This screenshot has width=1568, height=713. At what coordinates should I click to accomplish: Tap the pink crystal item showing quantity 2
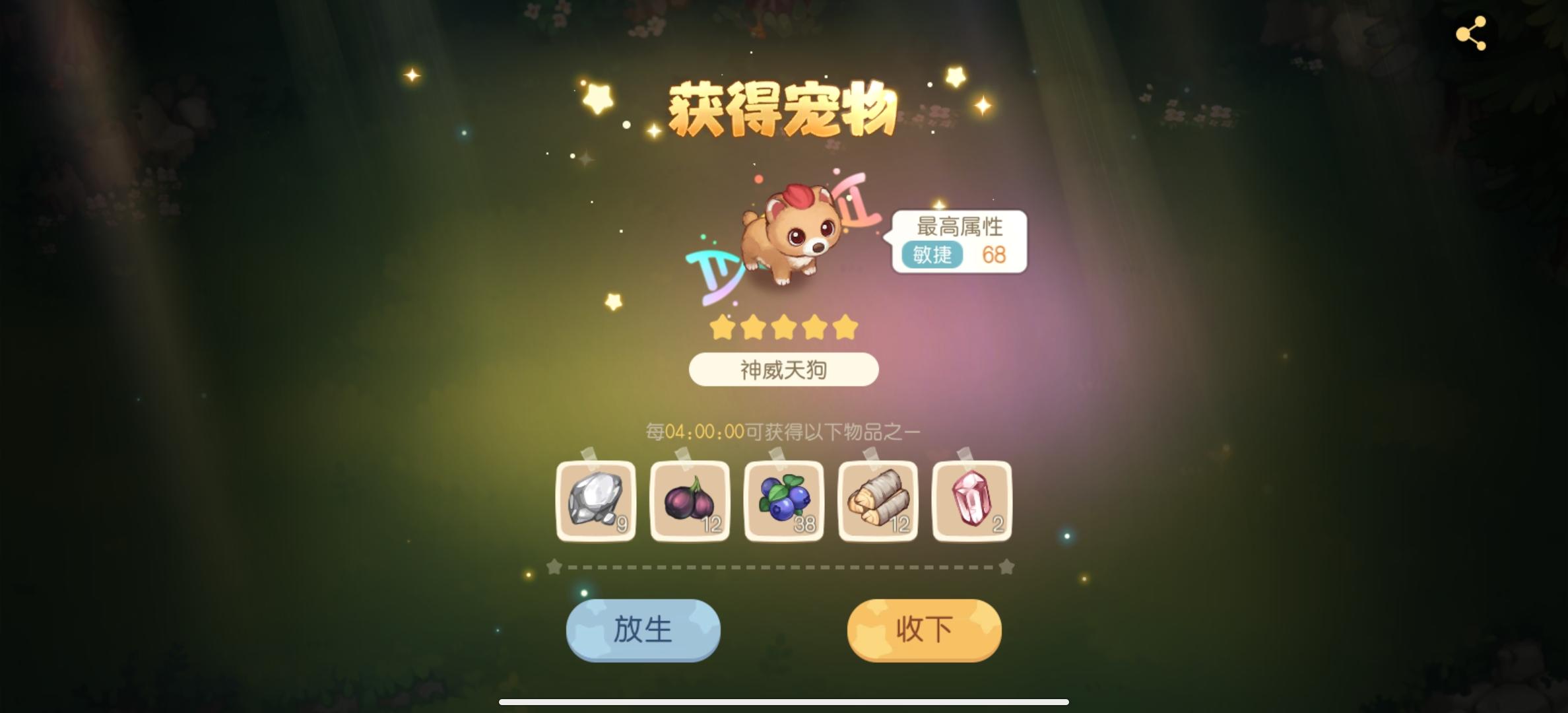point(971,502)
